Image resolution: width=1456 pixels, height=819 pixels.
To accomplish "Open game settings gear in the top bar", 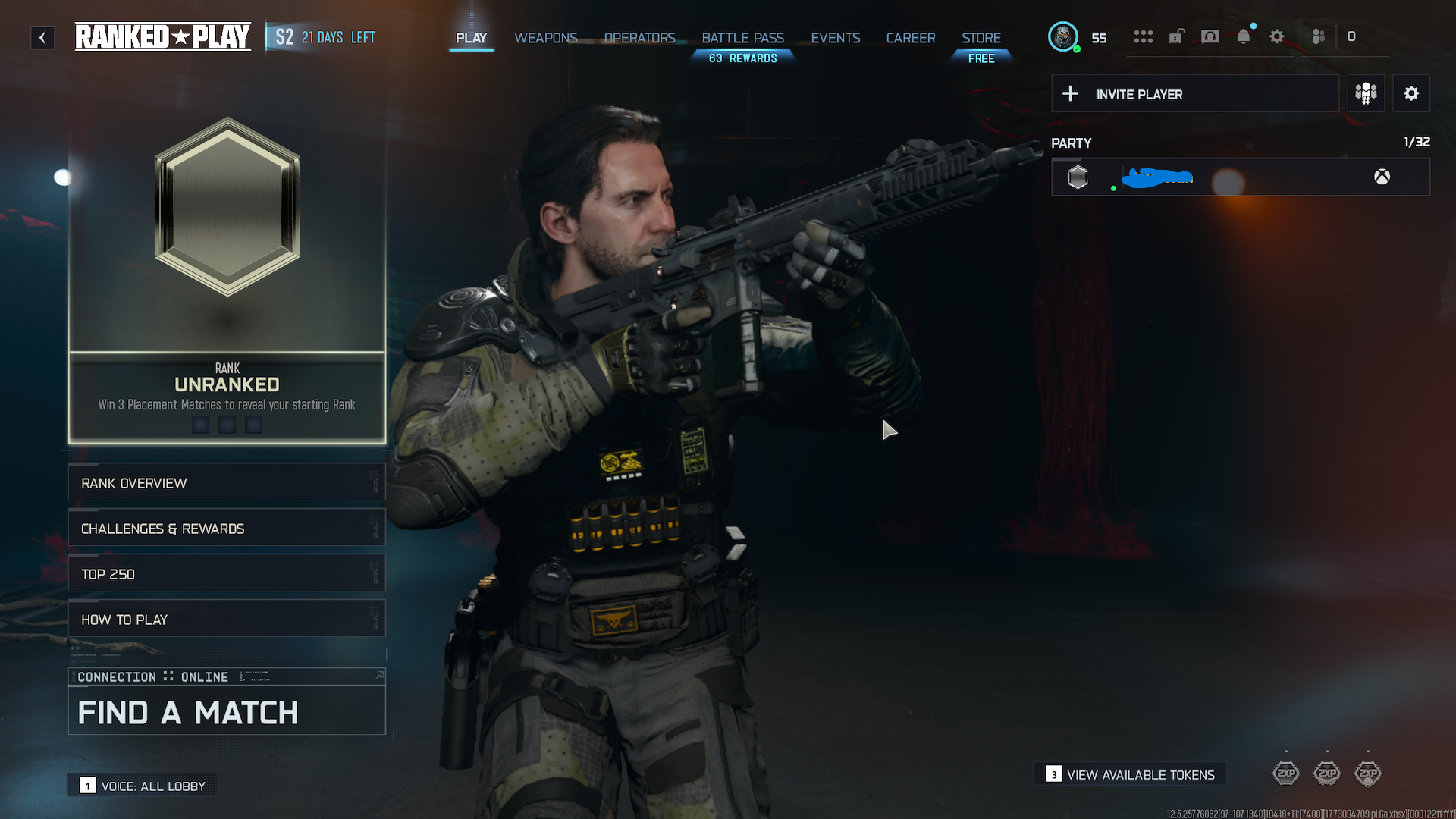I will pyautogui.click(x=1276, y=37).
